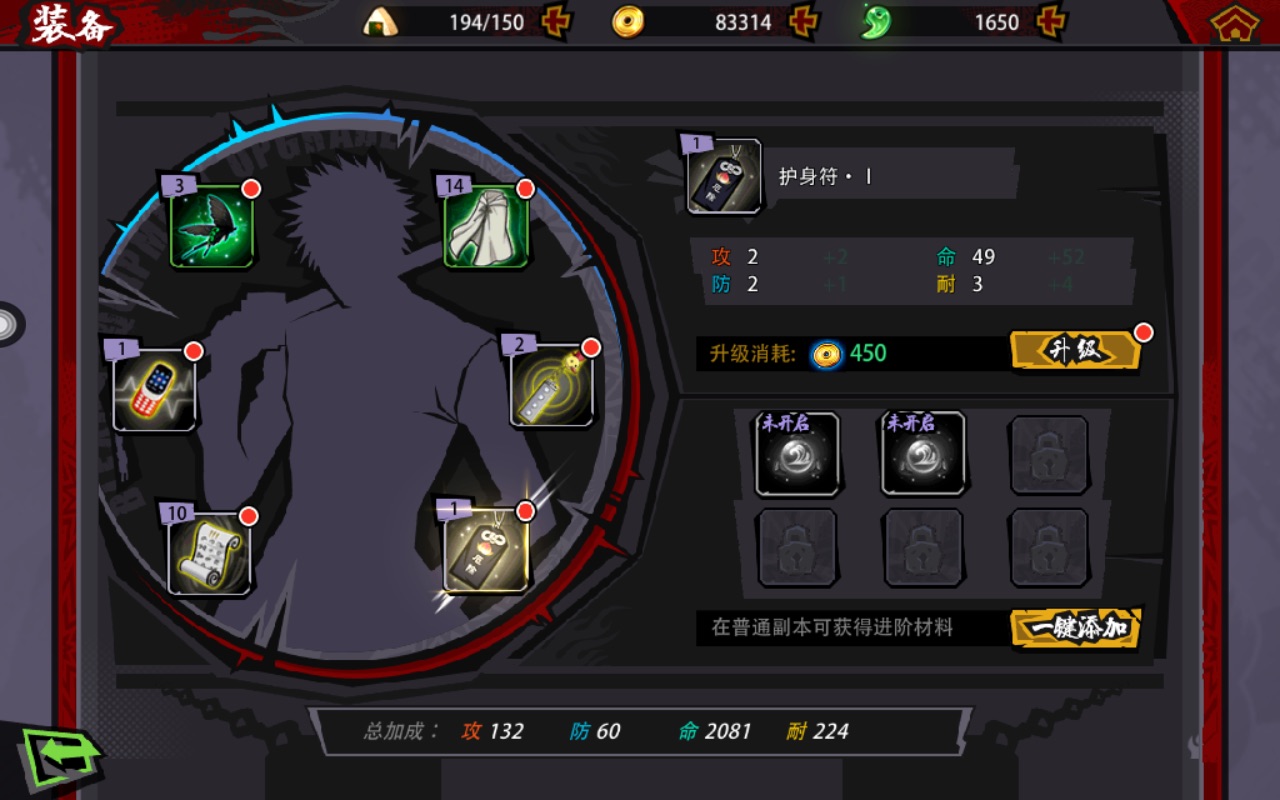Screen dimensions: 1280x800
Task: Click the 升级 upgrade button
Action: (x=1075, y=351)
